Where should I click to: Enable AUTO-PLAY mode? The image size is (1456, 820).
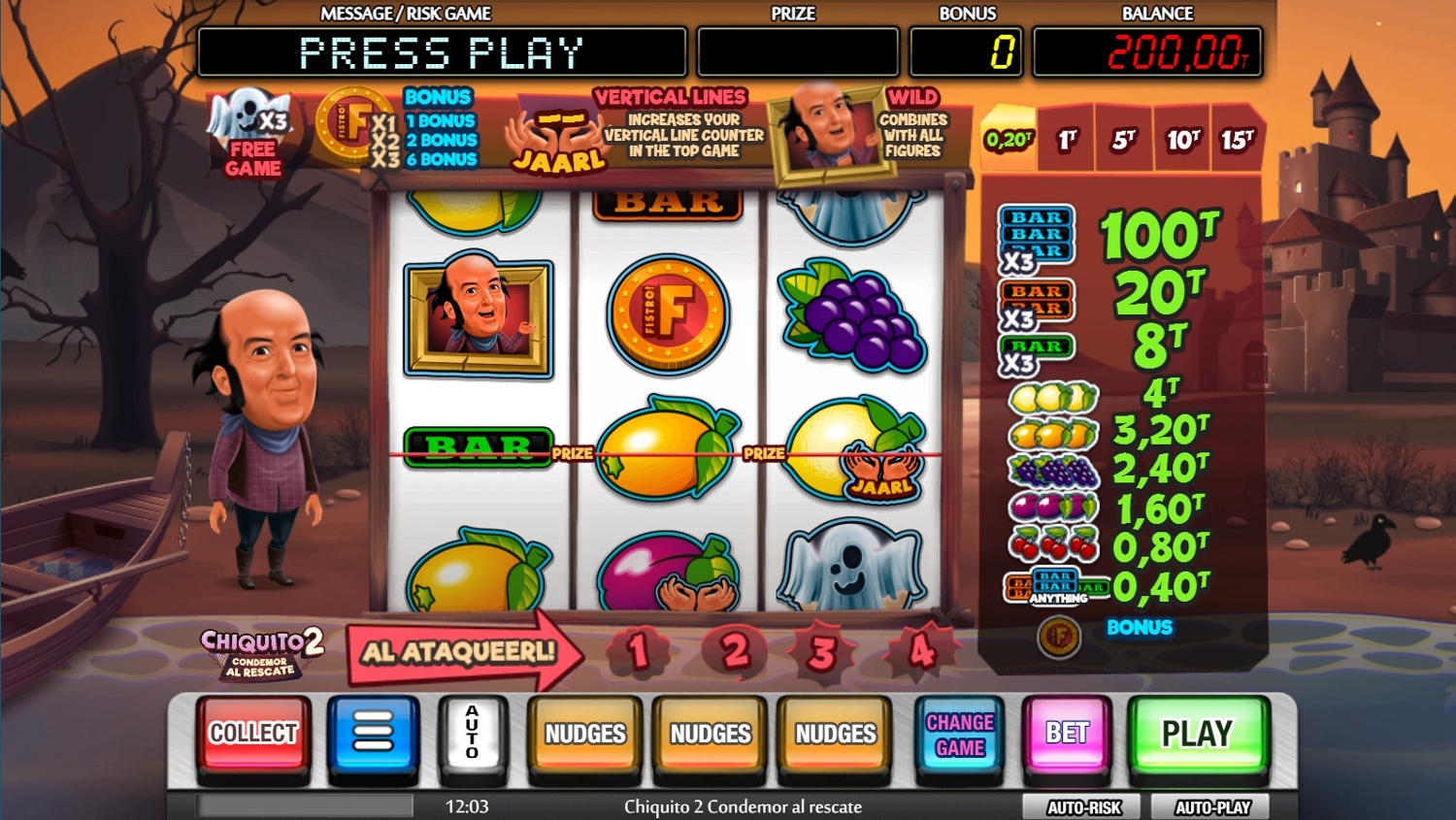[1212, 807]
